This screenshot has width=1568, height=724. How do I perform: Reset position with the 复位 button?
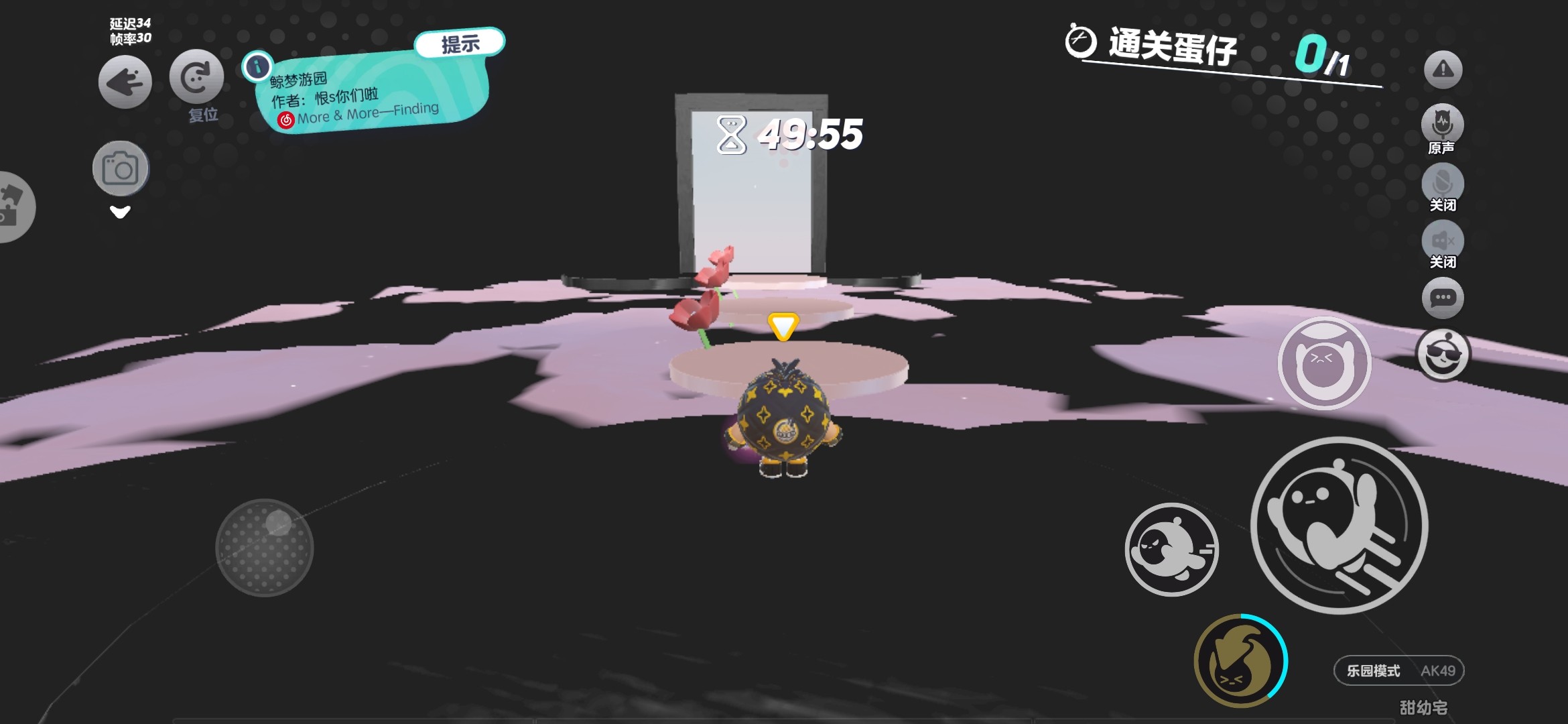[196, 78]
